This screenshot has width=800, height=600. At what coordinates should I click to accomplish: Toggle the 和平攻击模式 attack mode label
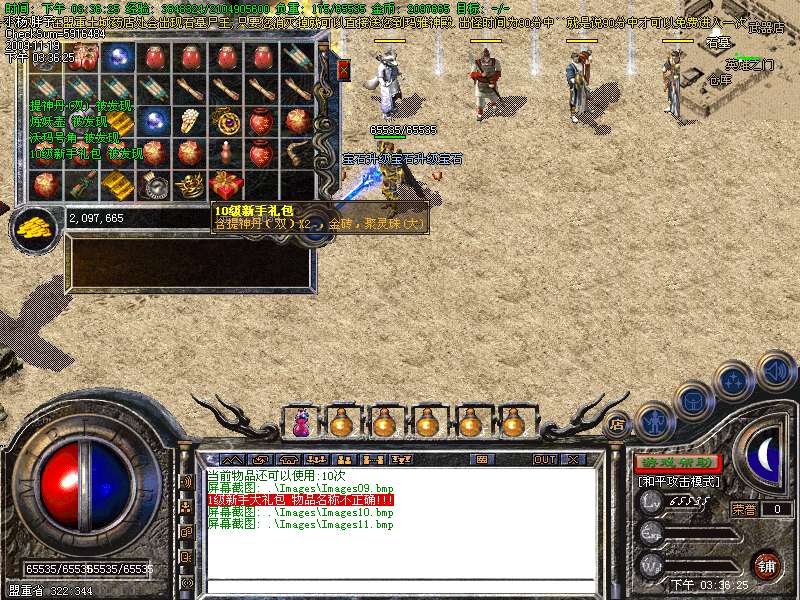click(677, 481)
